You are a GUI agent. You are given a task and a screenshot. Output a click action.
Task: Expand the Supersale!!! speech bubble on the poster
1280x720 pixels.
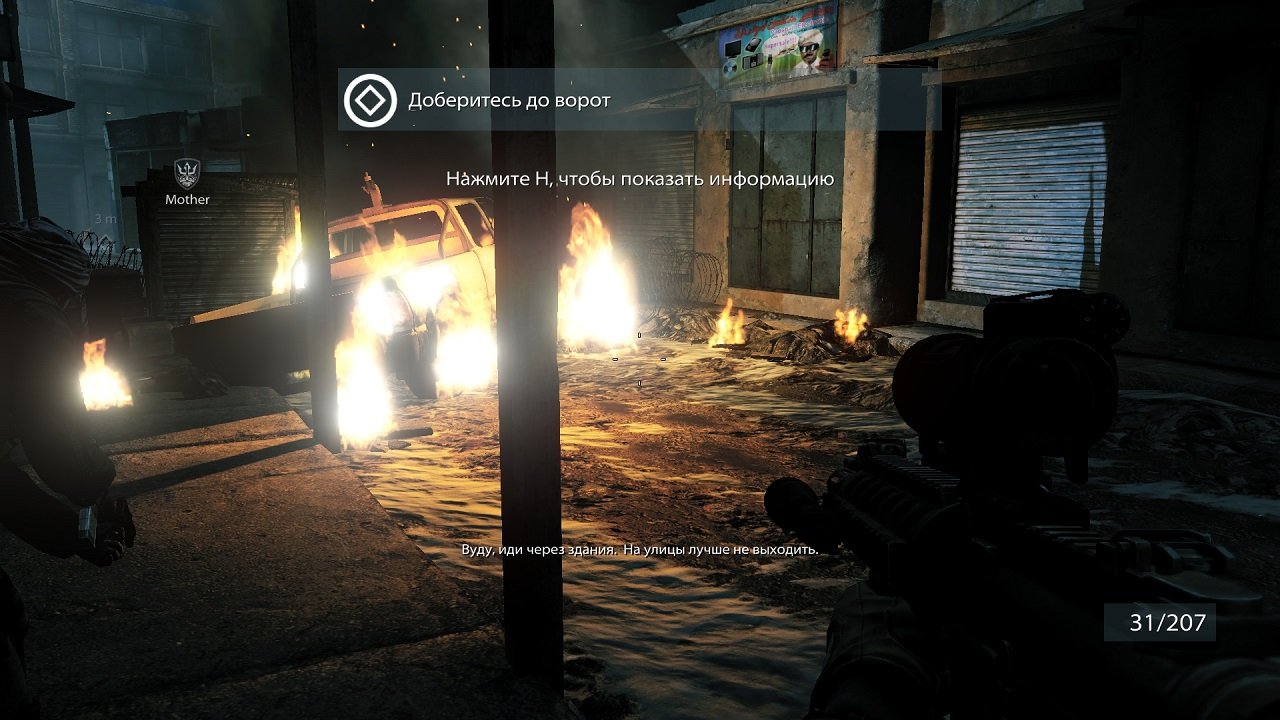pyautogui.click(x=781, y=43)
